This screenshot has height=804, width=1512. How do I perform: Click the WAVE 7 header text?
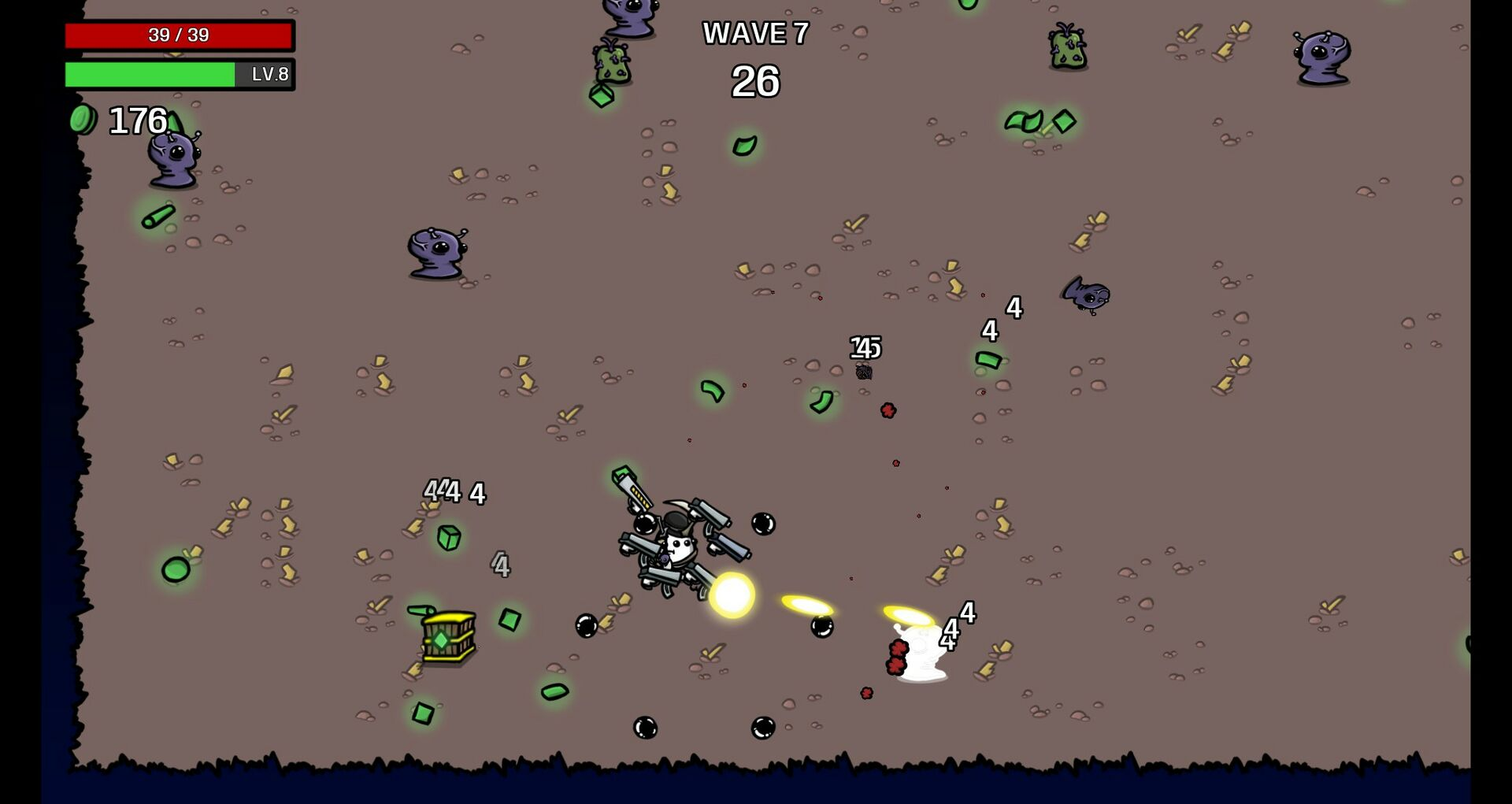(756, 33)
